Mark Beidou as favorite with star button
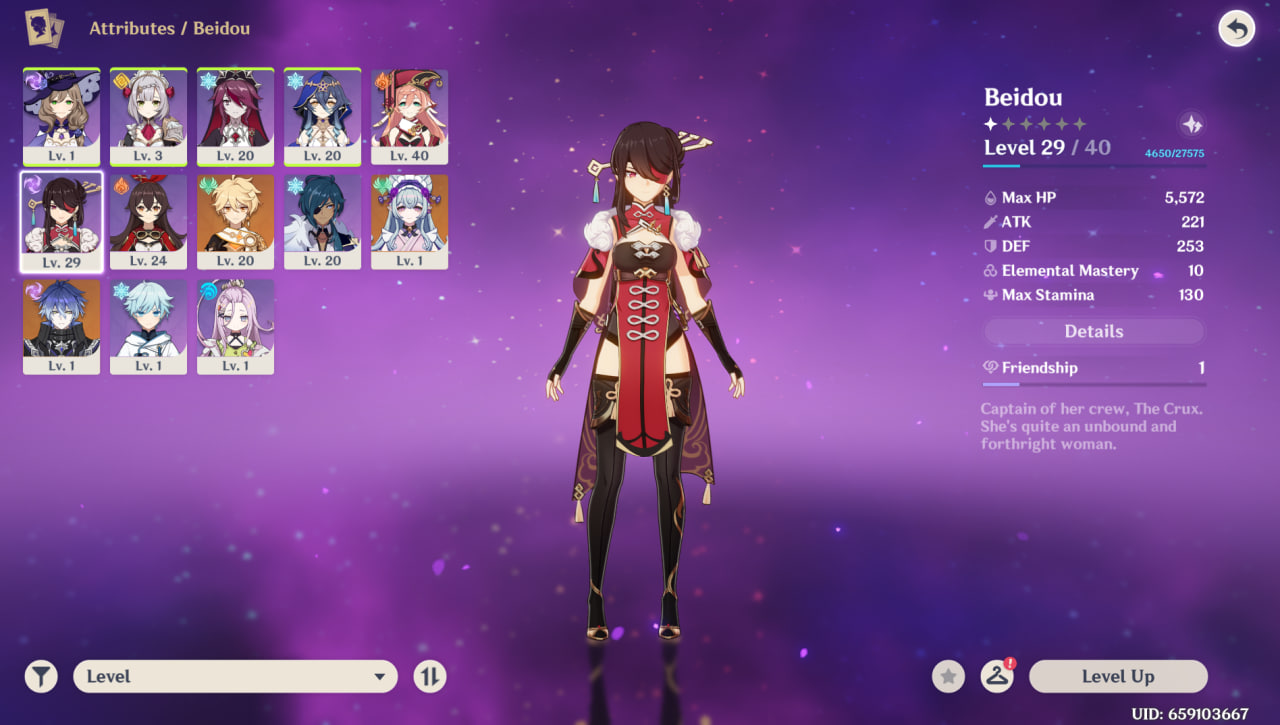The width and height of the screenshot is (1280, 725). tap(948, 677)
